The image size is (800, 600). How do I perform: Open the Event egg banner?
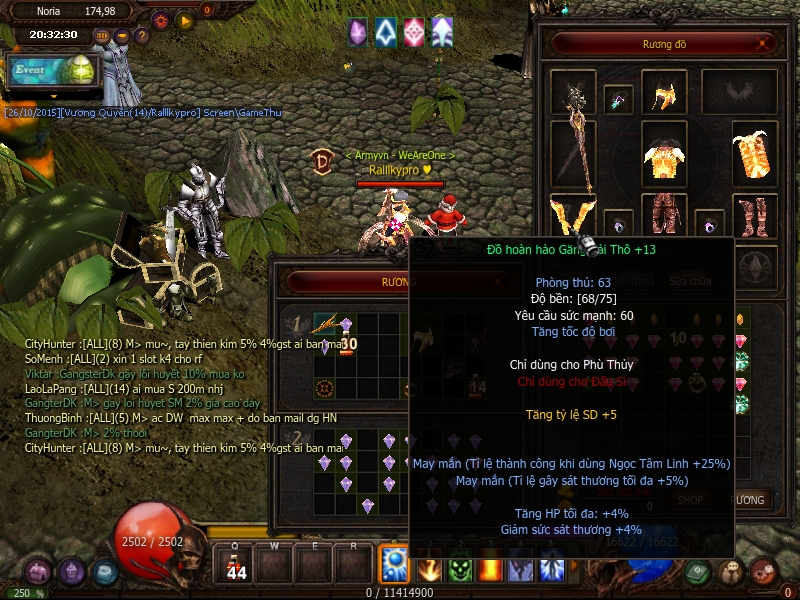pos(50,71)
